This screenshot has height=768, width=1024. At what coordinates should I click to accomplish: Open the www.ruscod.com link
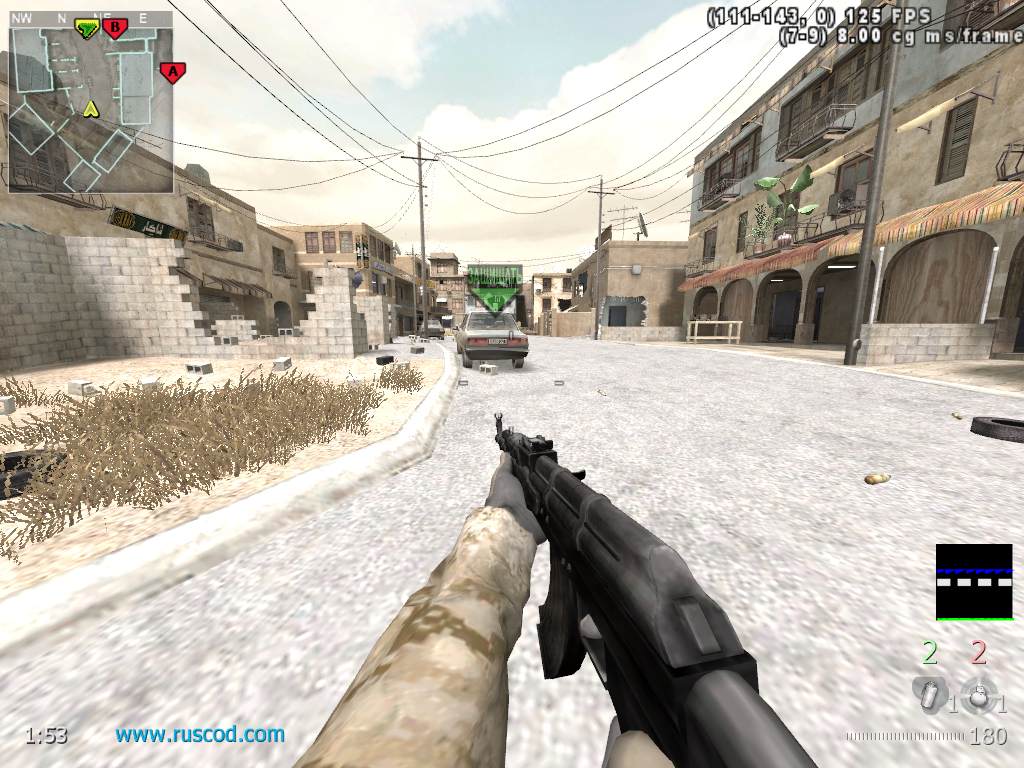(x=200, y=735)
